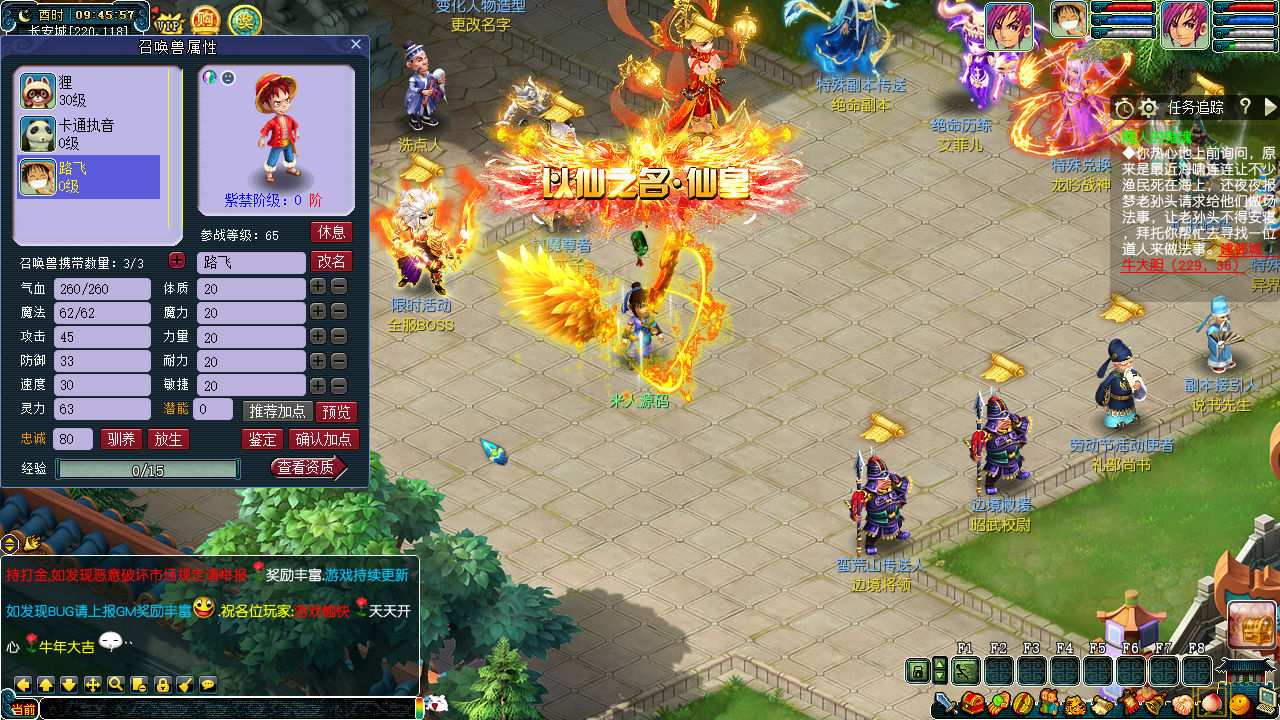Click the 驯养 tame button
The image size is (1280, 720).
click(121, 439)
